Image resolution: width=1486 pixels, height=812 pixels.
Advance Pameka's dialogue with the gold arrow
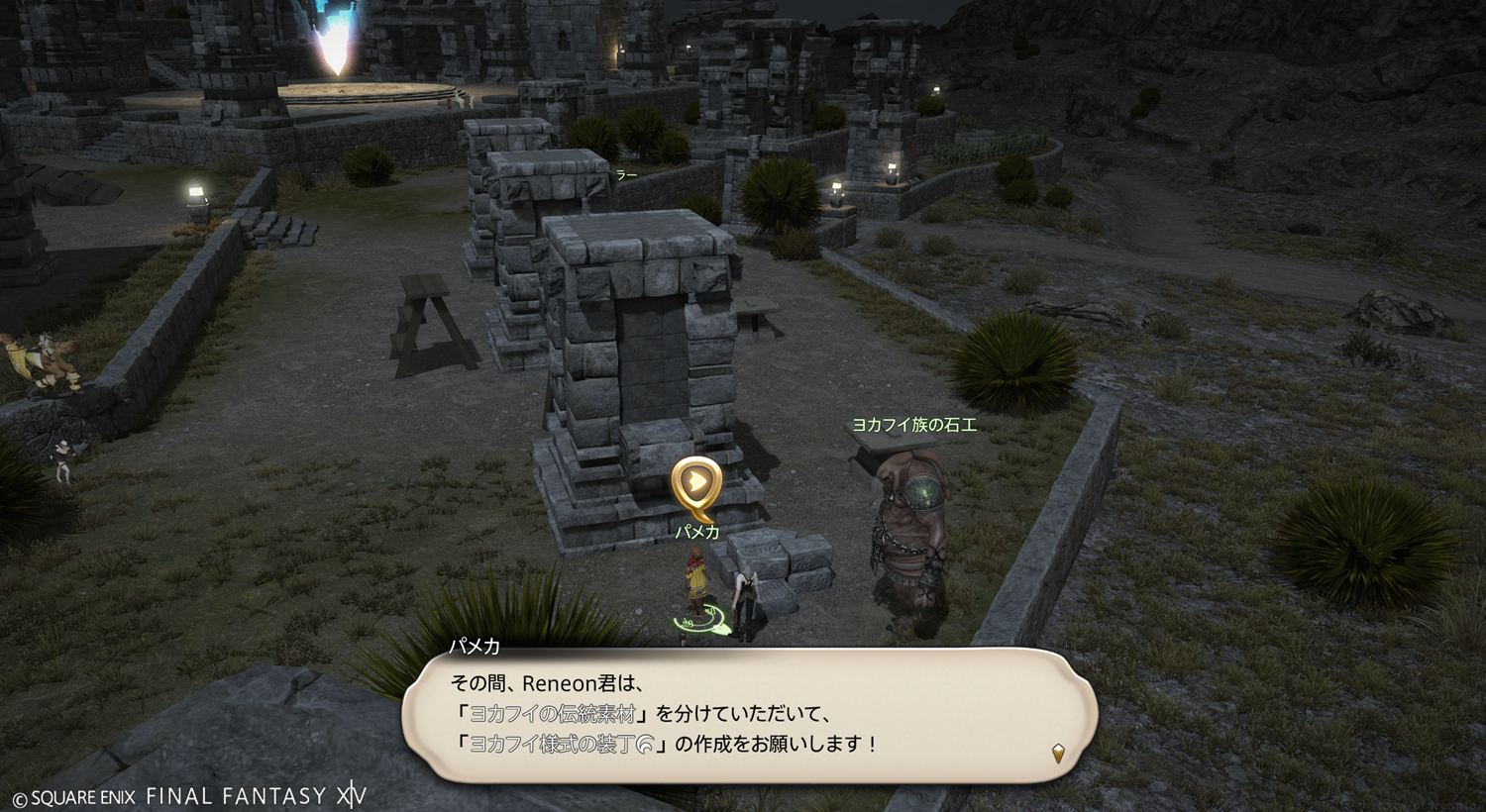point(1058,754)
